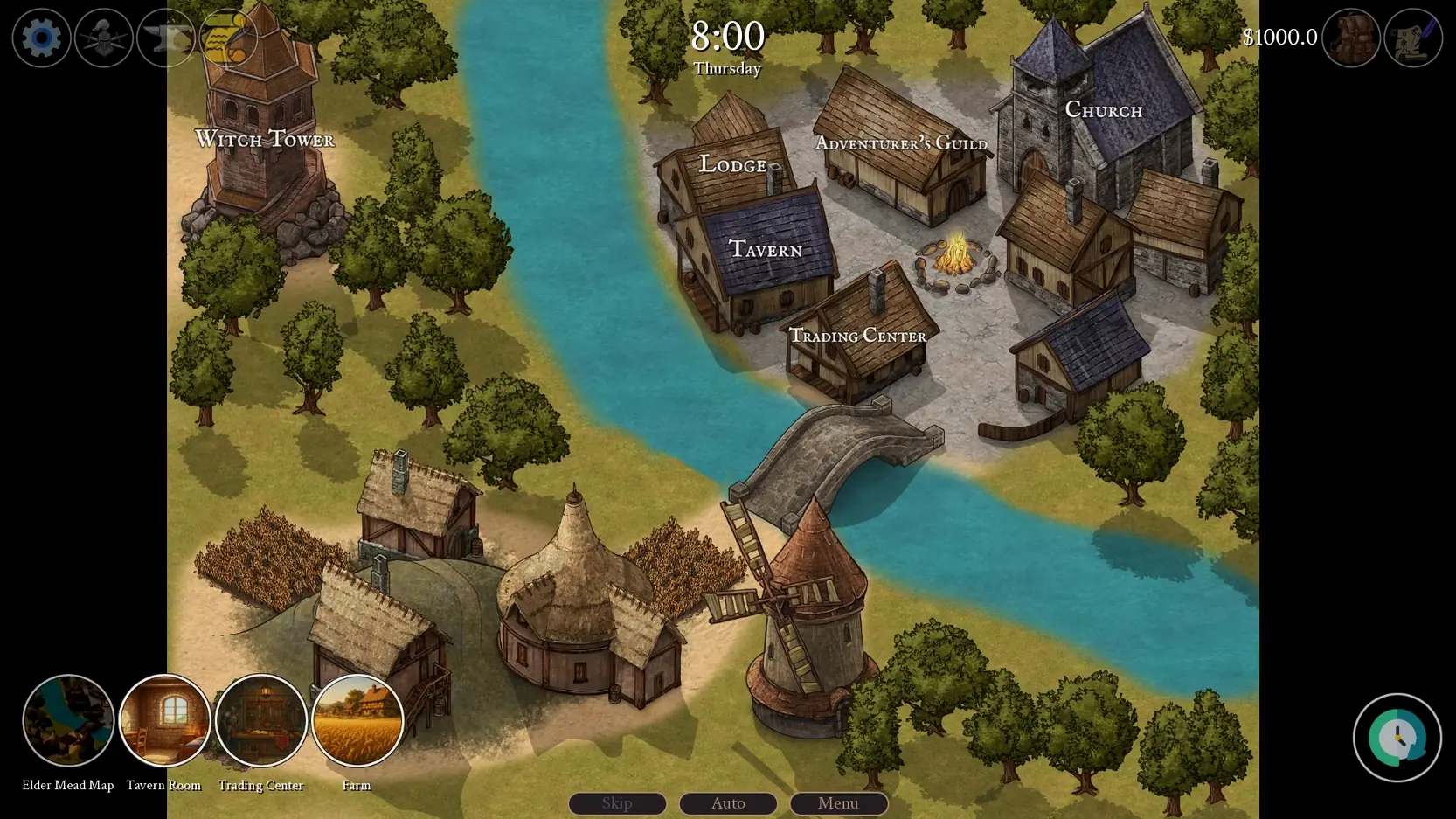The image size is (1456, 819).
Task: Open the leather backpack inventory
Action: (x=1350, y=38)
